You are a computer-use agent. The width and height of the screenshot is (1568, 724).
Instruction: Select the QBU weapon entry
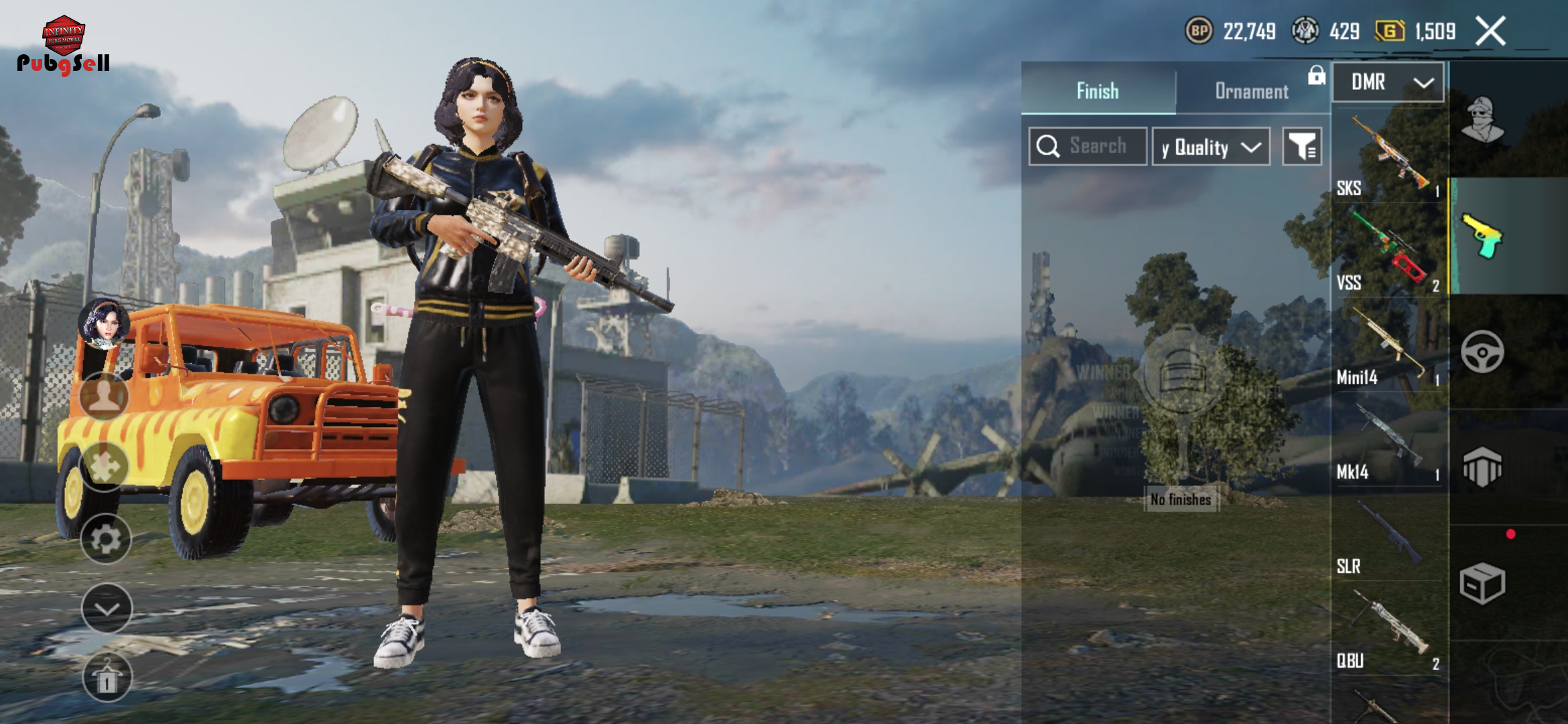(1388, 629)
